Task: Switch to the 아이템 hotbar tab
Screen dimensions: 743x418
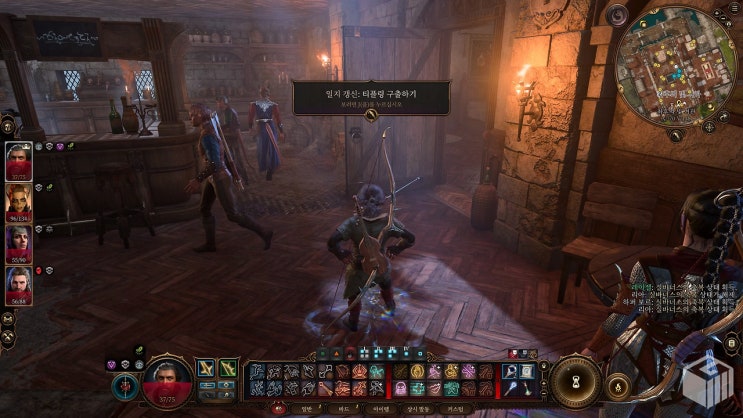Action: [380, 408]
